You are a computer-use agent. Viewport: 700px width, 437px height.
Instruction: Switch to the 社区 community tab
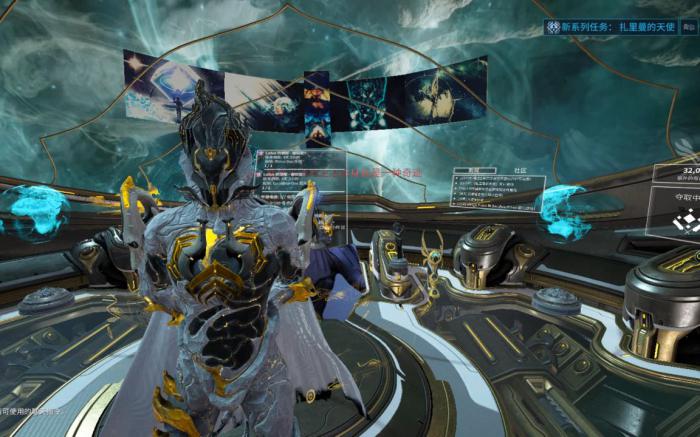(x=520, y=171)
